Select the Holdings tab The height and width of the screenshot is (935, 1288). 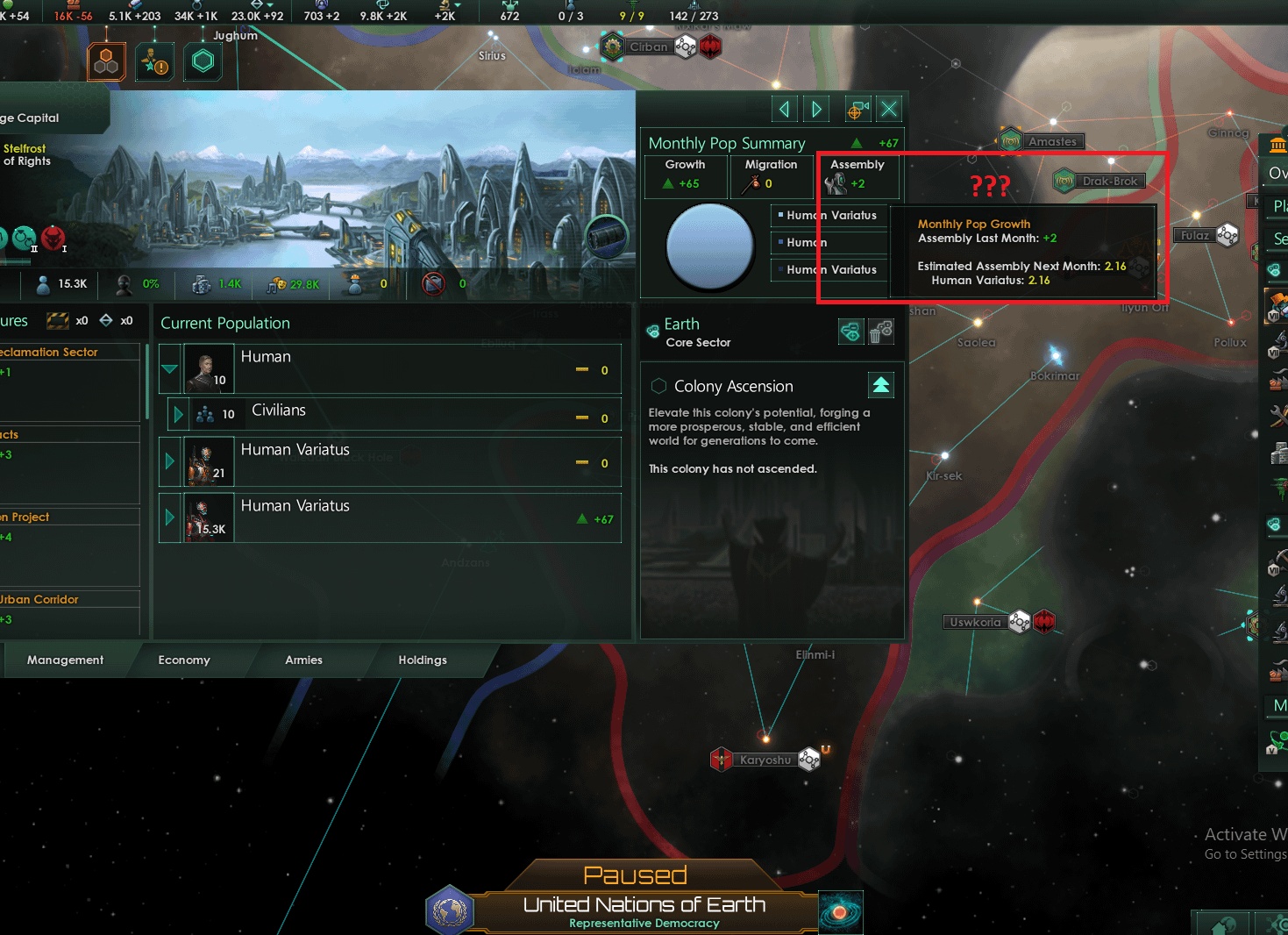coord(423,660)
